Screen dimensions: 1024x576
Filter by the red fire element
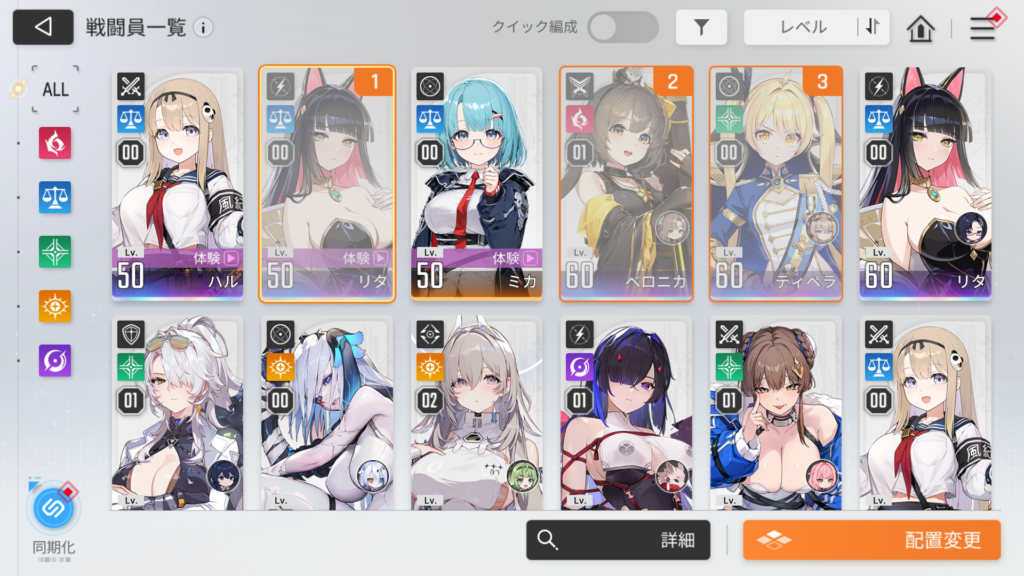point(55,143)
